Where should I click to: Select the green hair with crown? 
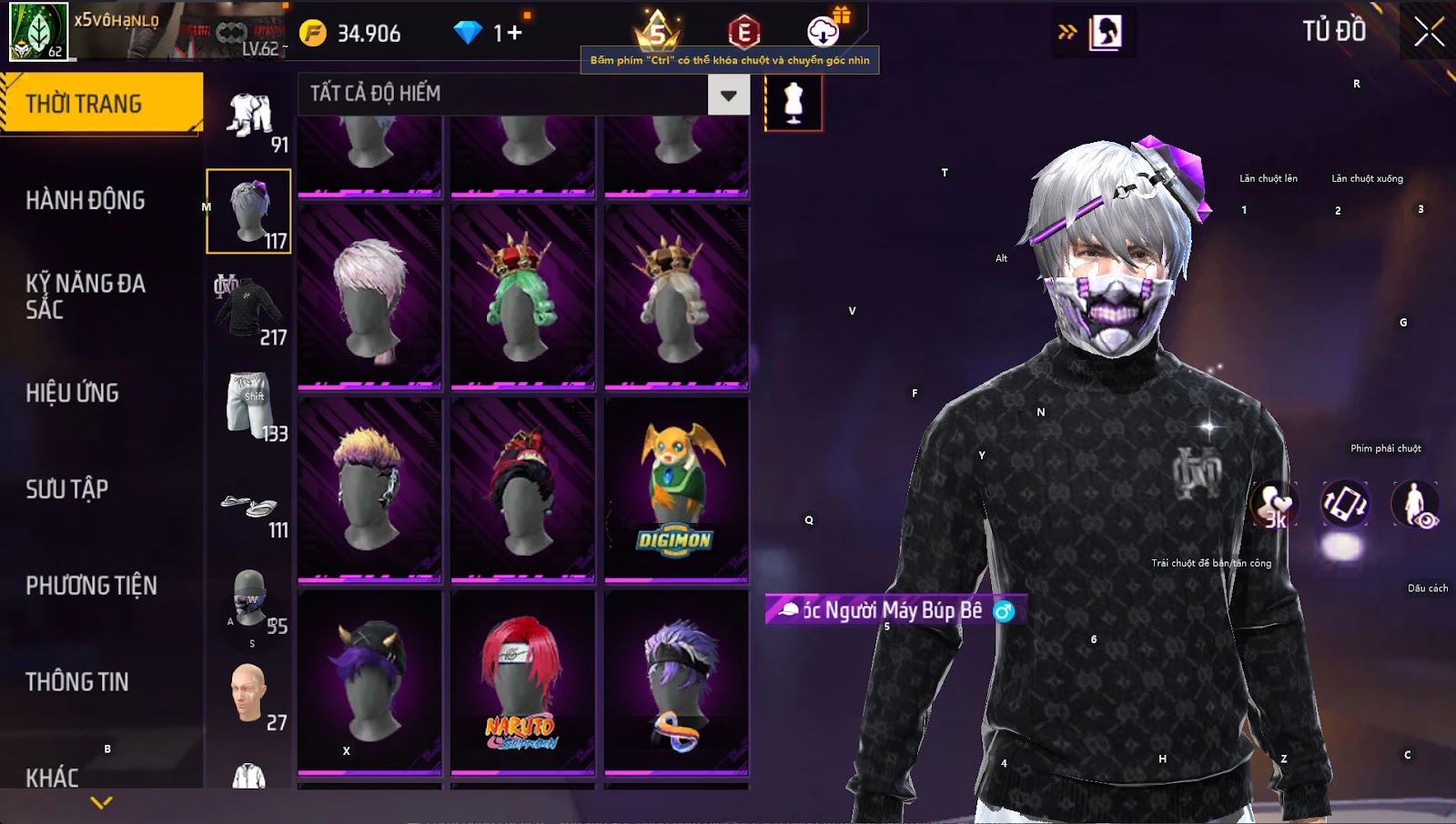coord(522,296)
